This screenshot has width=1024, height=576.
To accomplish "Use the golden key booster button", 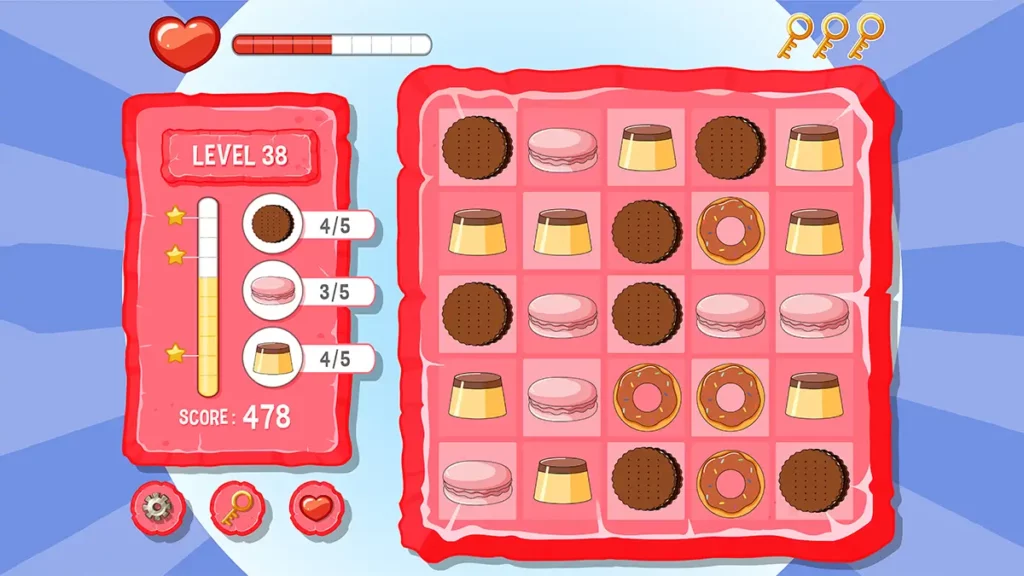I will click(236, 508).
